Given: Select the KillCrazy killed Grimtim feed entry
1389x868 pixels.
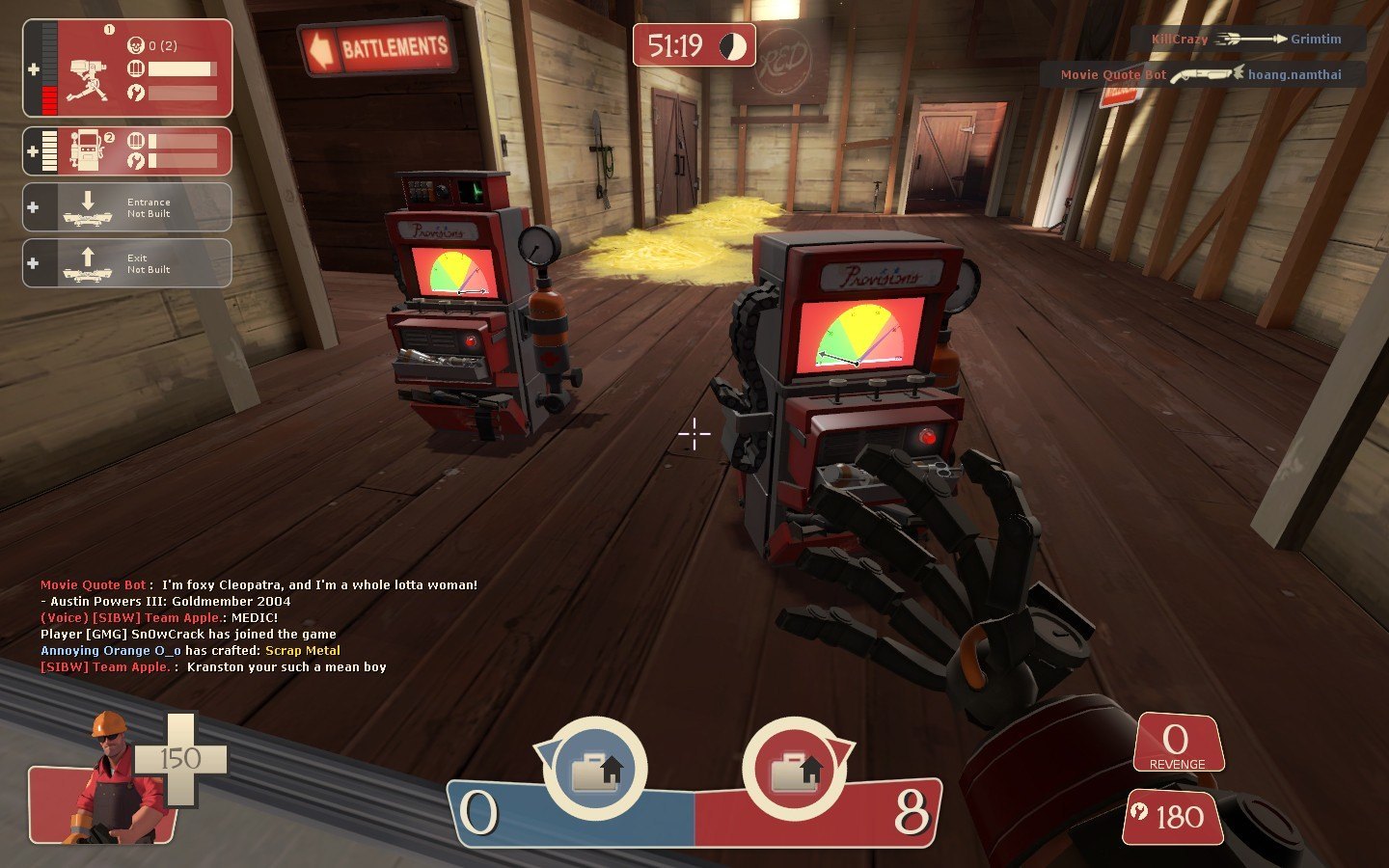Looking at the screenshot, I should 1247,40.
